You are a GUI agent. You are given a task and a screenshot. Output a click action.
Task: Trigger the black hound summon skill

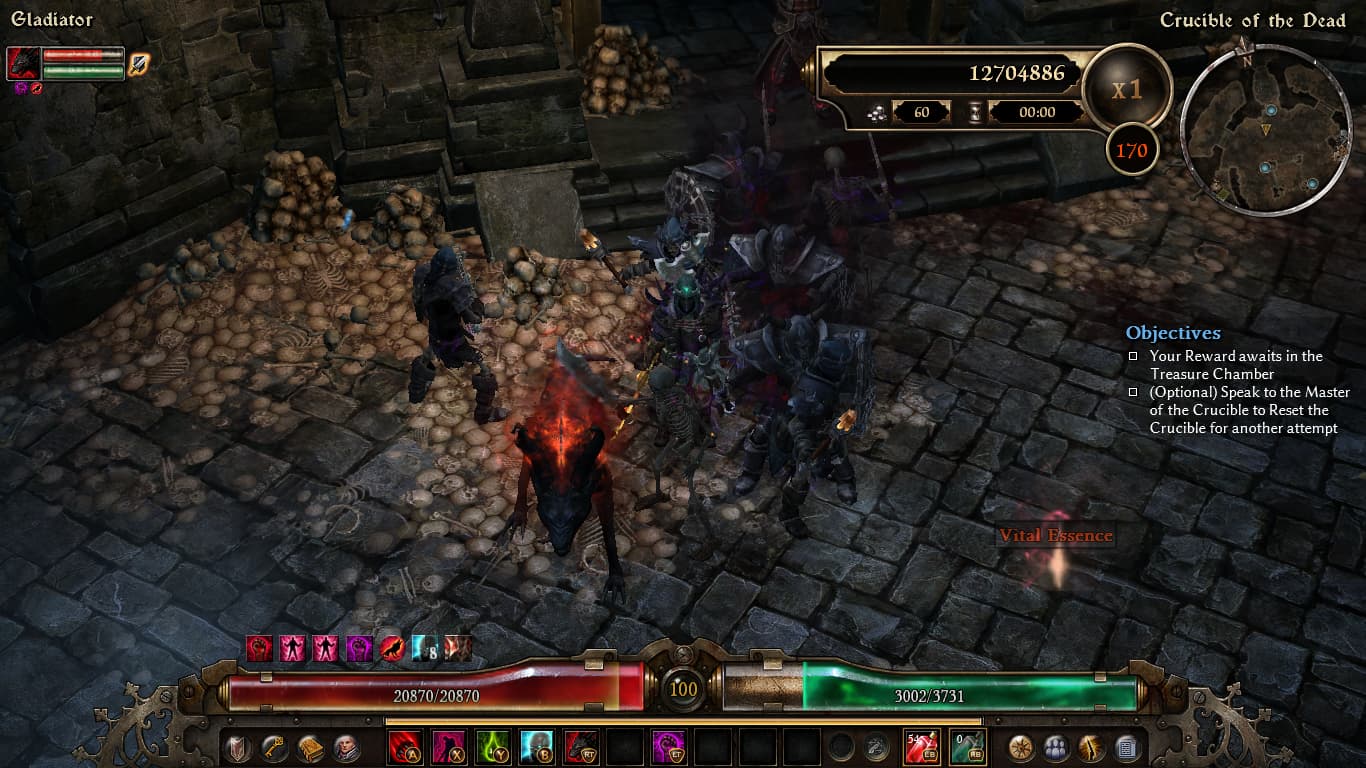pos(580,747)
